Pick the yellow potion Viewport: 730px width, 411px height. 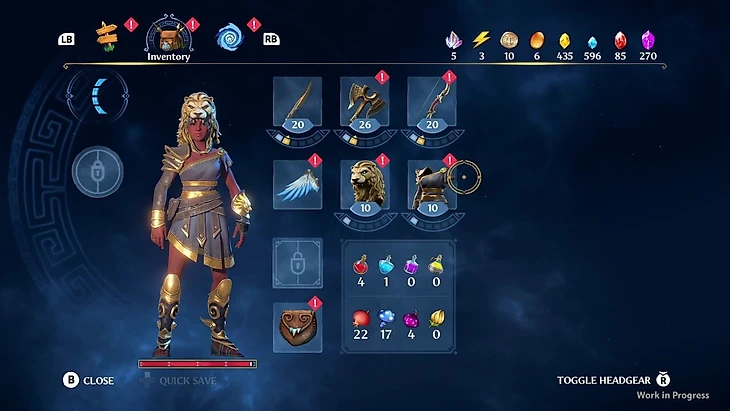[x=436, y=266]
